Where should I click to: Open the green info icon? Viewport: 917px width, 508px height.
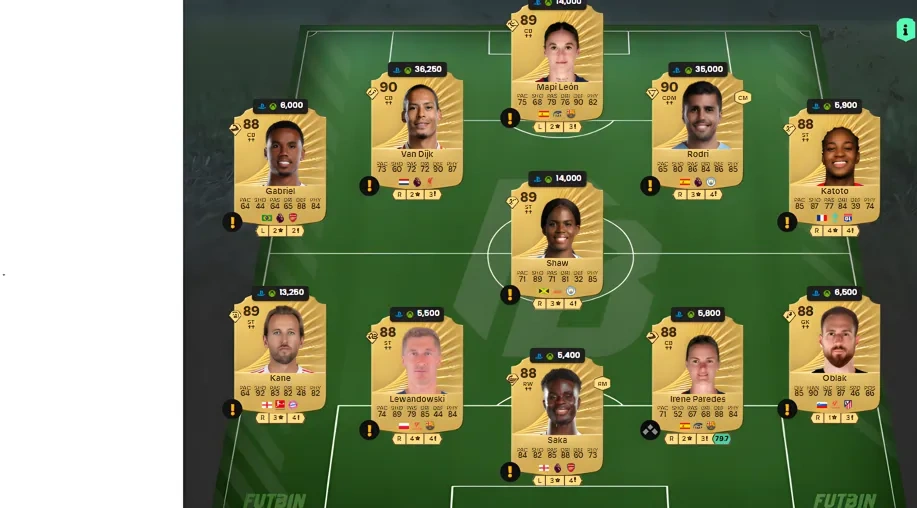[x=905, y=30]
